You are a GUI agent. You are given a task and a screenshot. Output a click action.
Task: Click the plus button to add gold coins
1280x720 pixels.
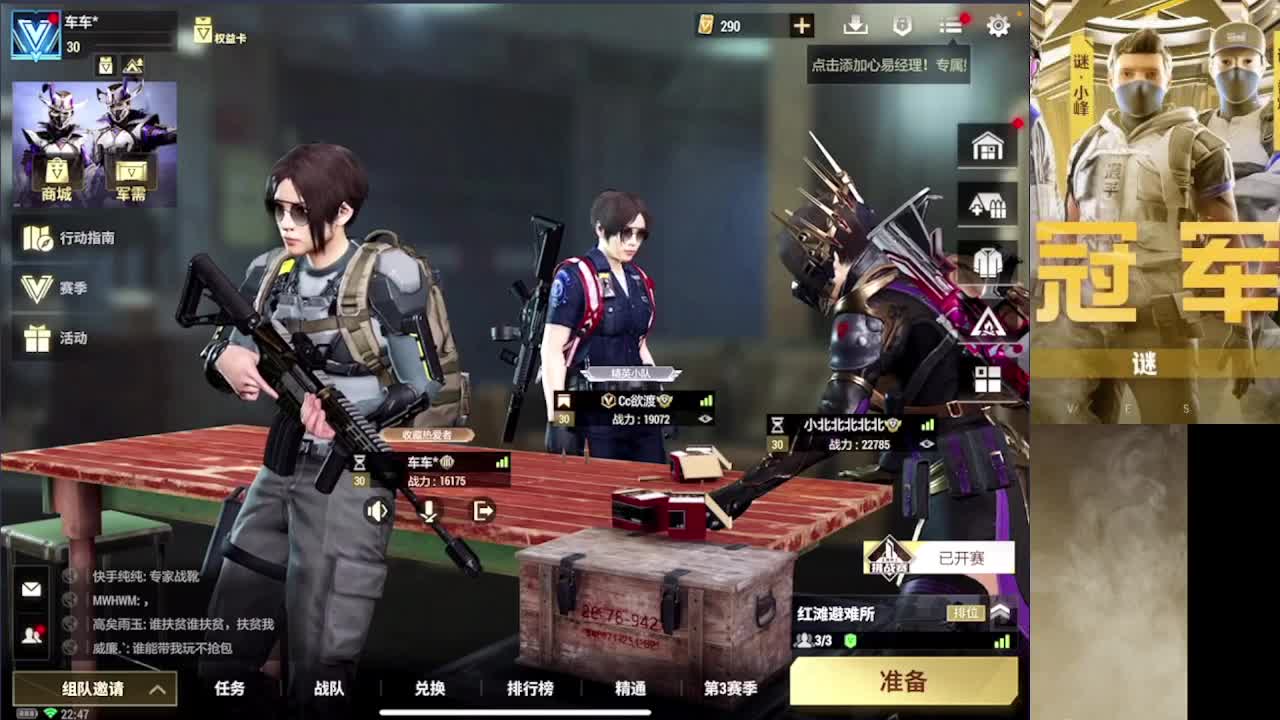(800, 26)
